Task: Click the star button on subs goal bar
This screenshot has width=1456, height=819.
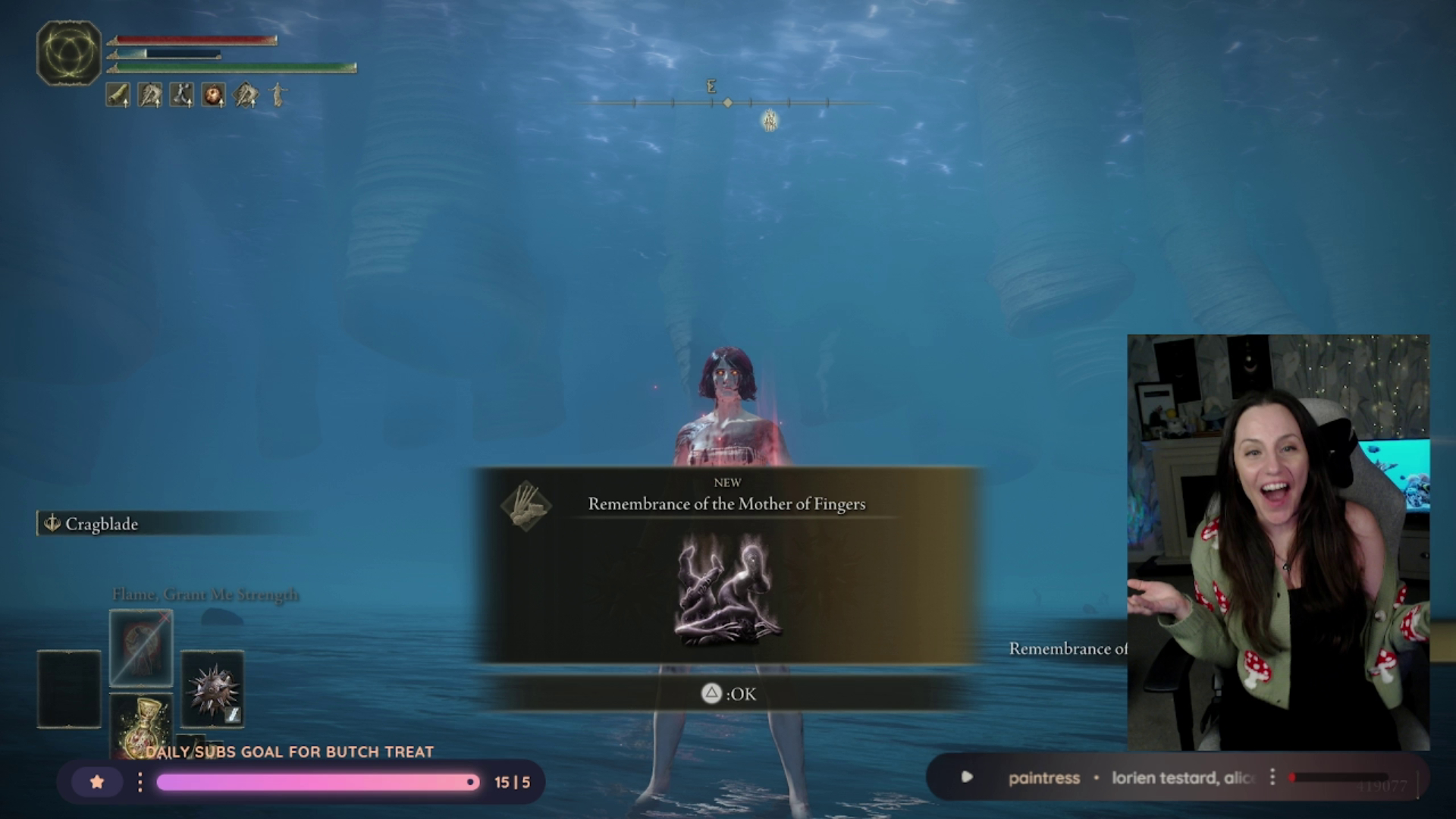Action: (x=97, y=782)
